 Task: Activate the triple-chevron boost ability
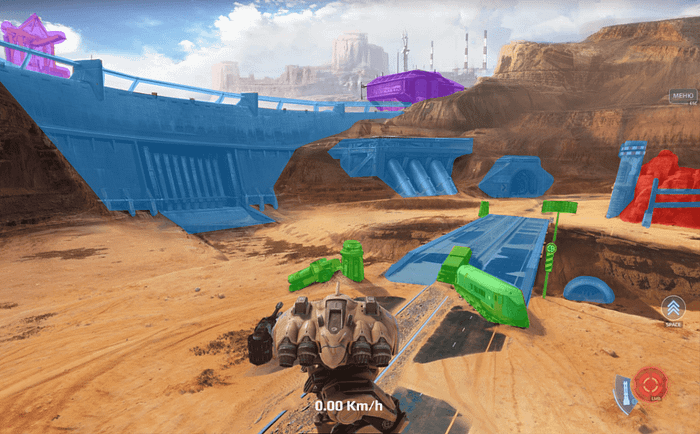672,309
